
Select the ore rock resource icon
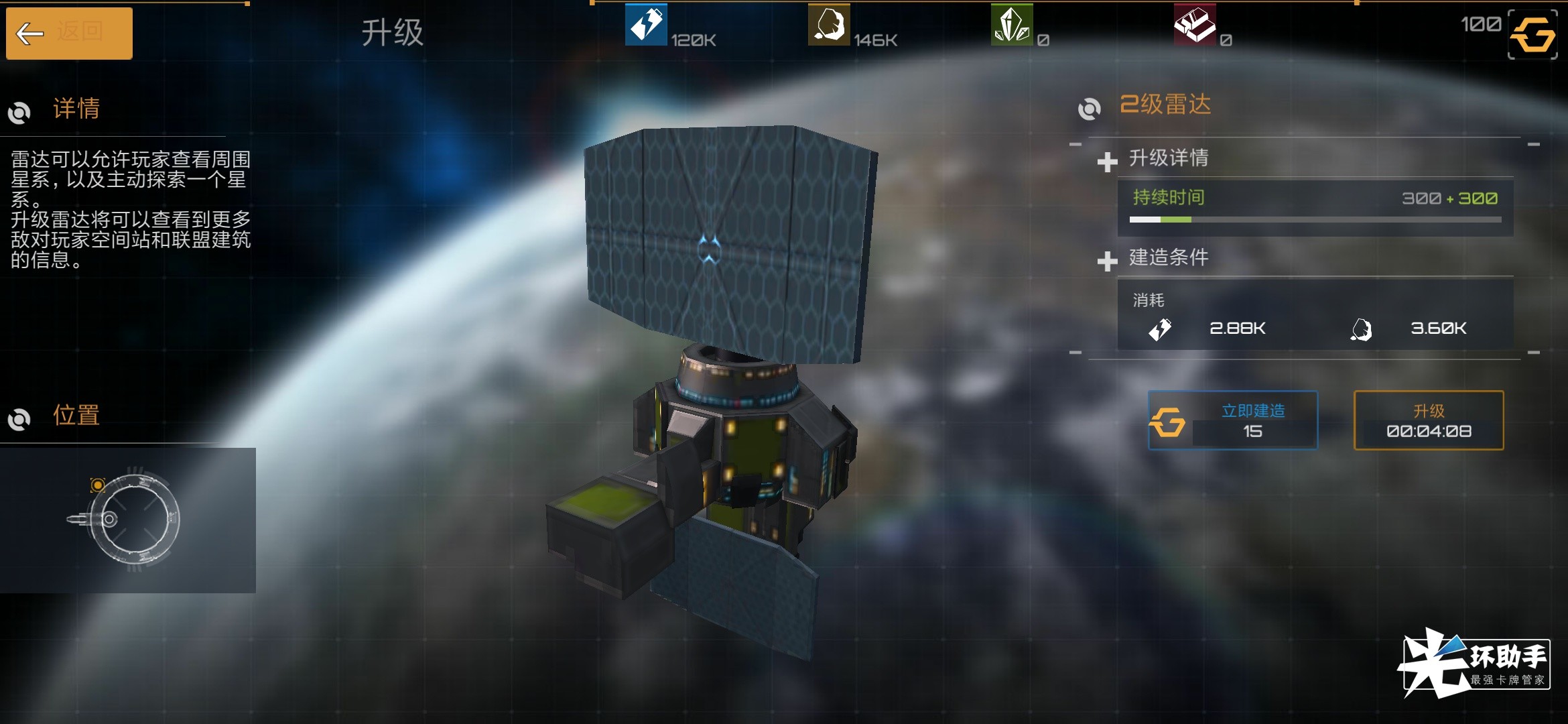tap(829, 25)
